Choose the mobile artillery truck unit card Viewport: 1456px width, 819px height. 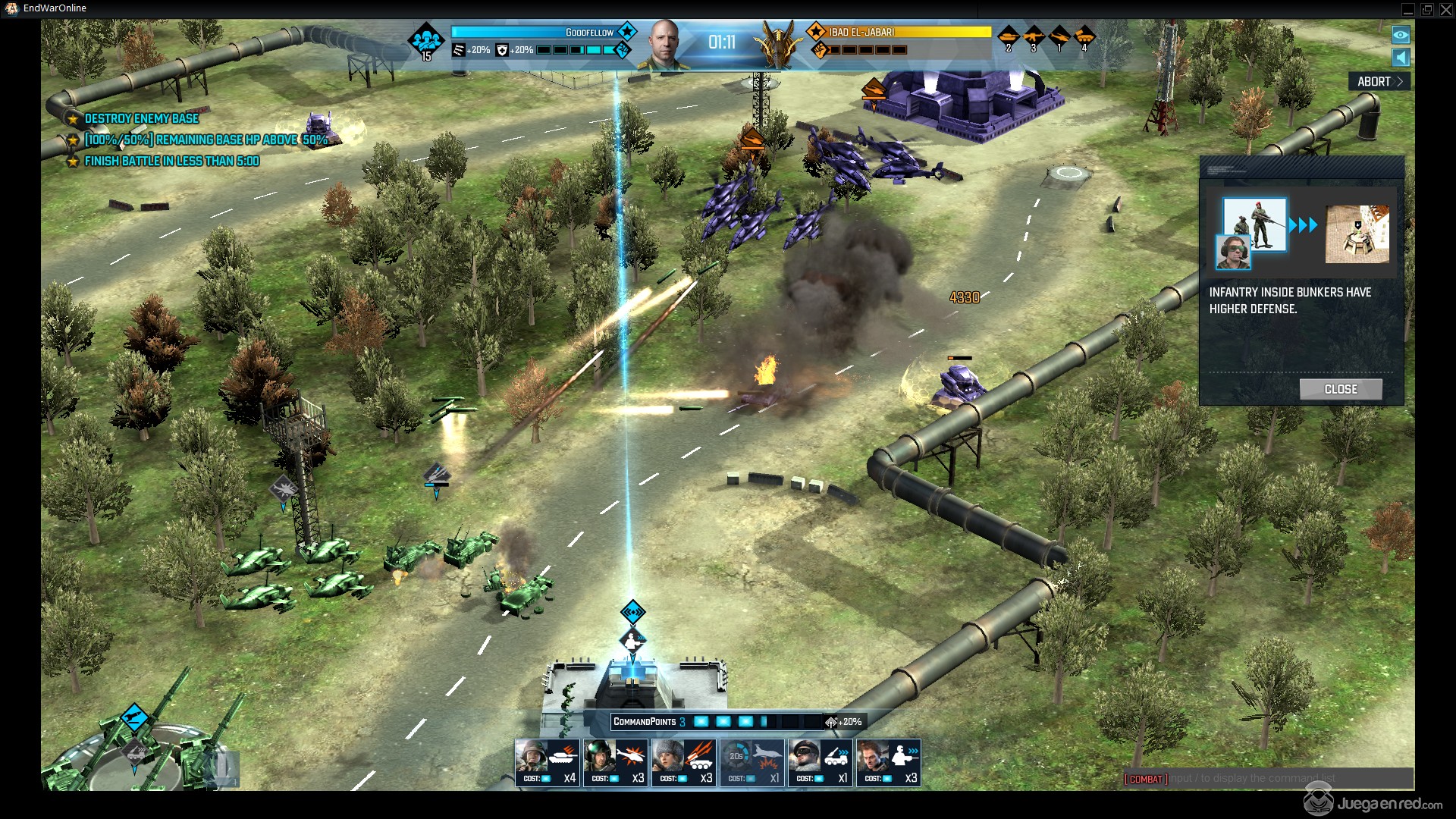tap(820, 761)
